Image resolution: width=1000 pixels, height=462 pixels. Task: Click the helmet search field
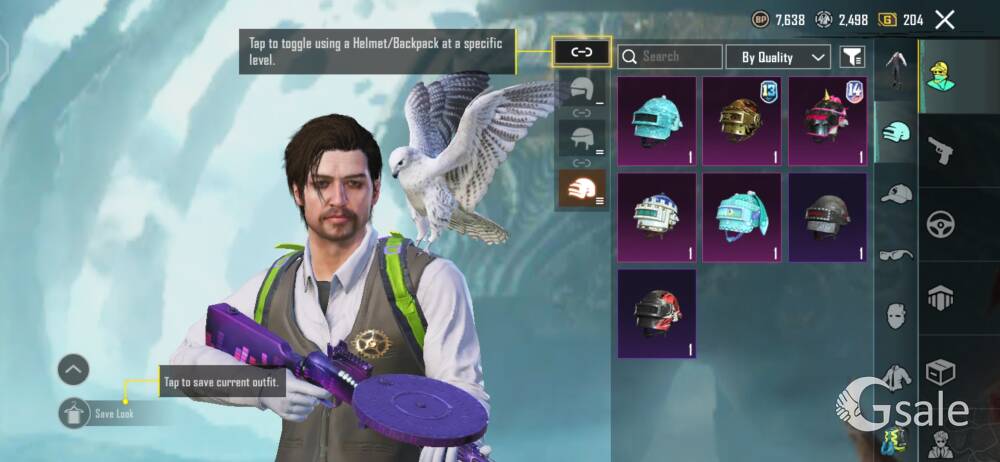(670, 57)
